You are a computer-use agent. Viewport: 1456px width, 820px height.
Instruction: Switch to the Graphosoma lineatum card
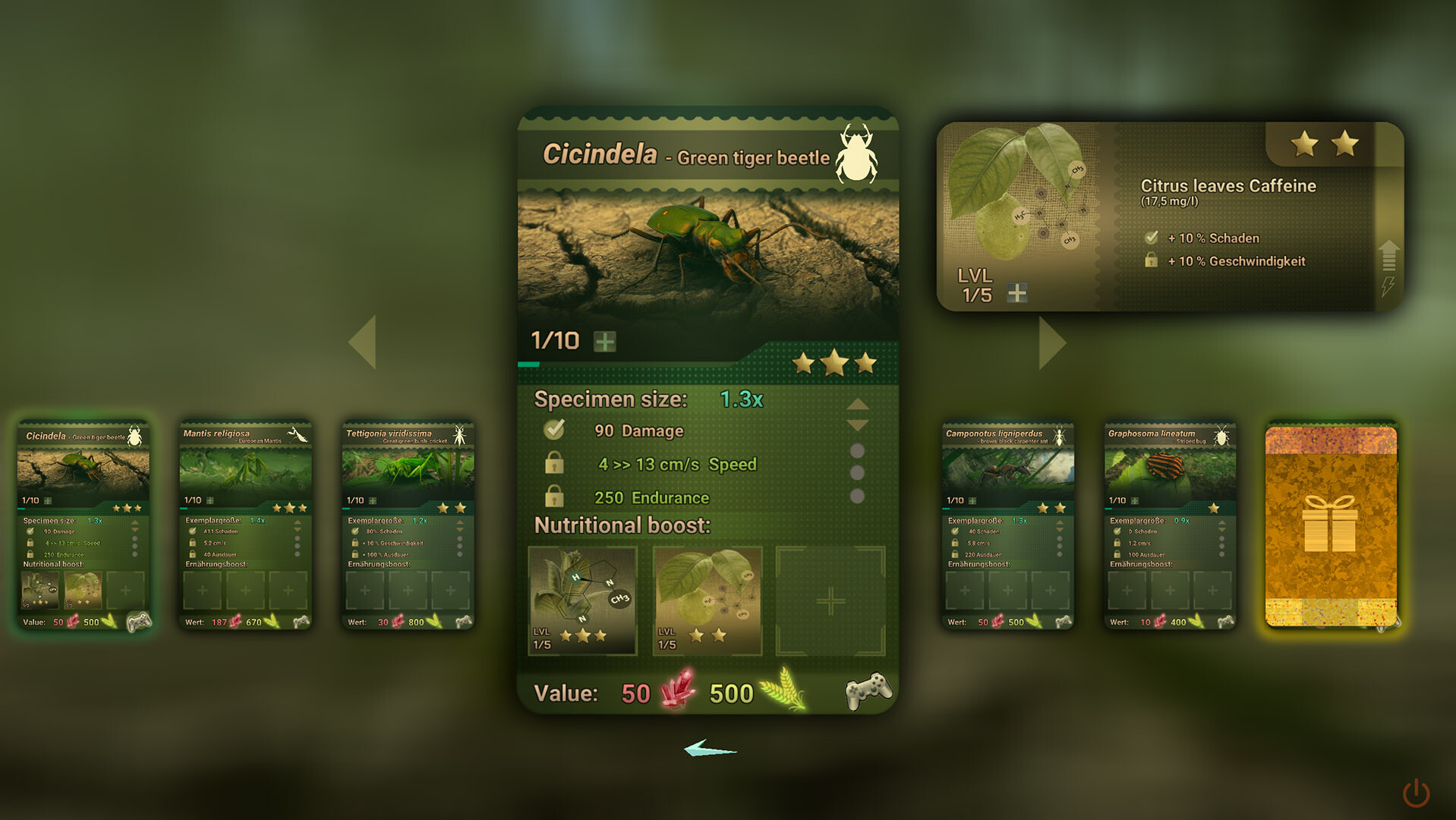coord(1168,524)
